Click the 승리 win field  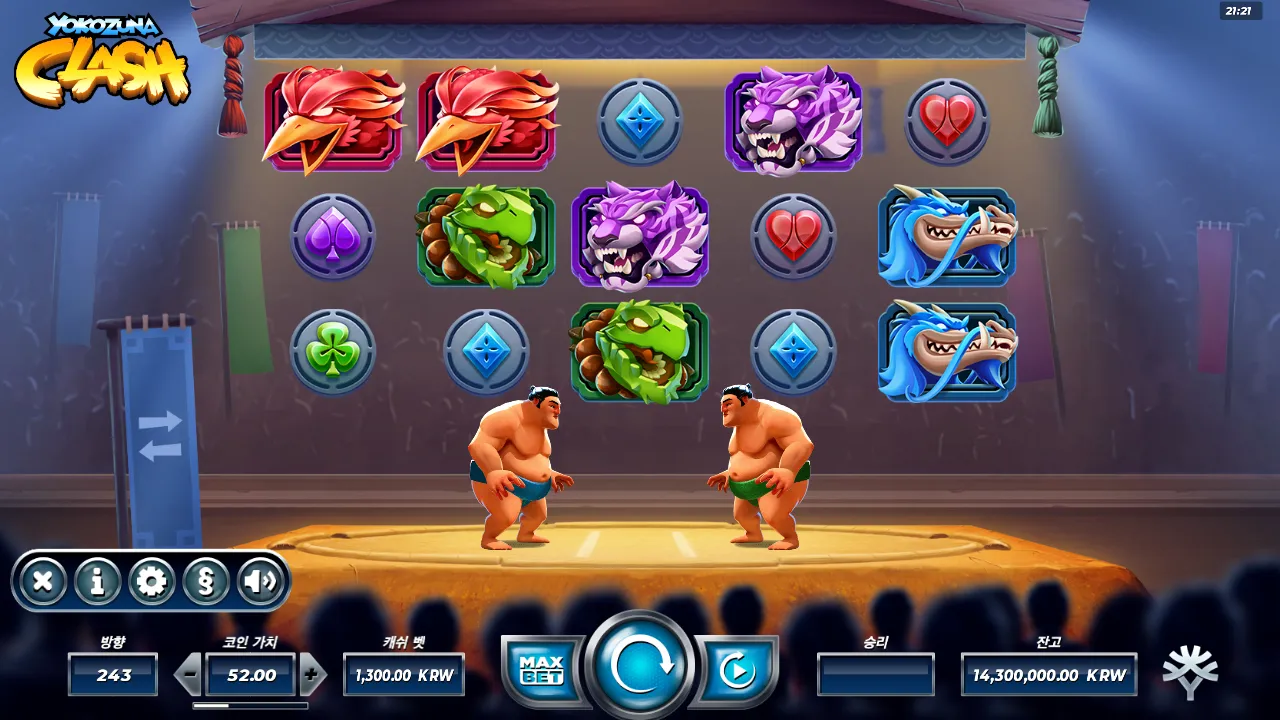coord(877,675)
